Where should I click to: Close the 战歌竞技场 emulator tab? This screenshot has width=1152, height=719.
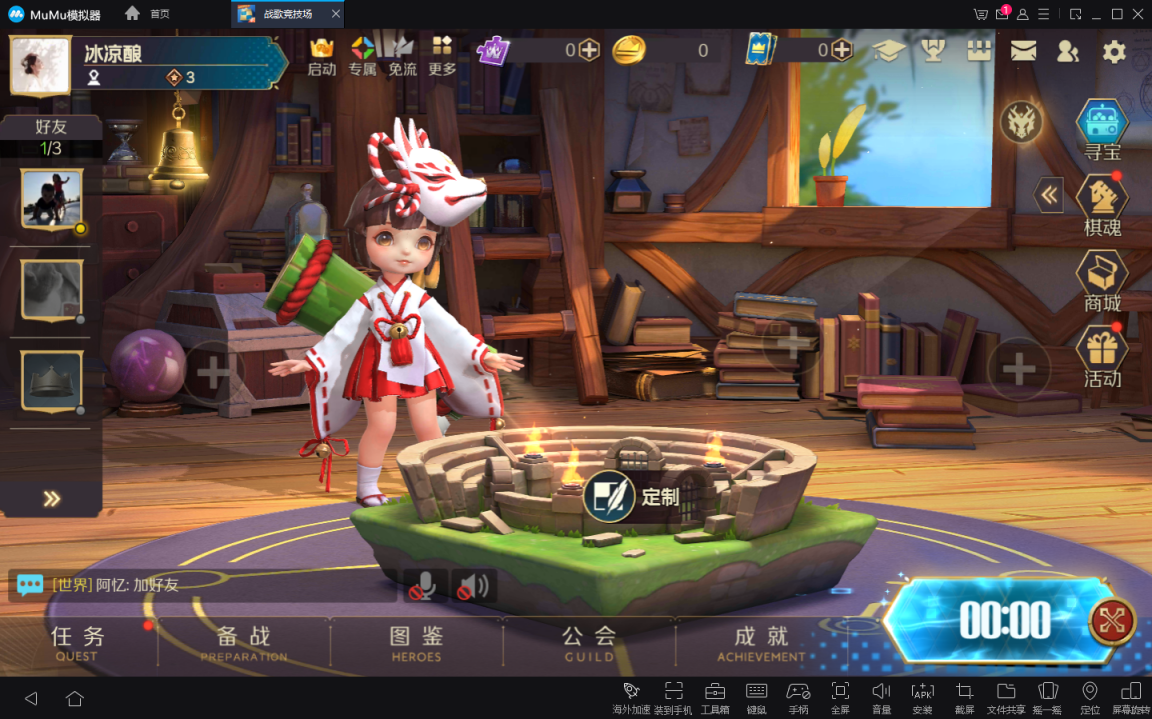point(335,14)
